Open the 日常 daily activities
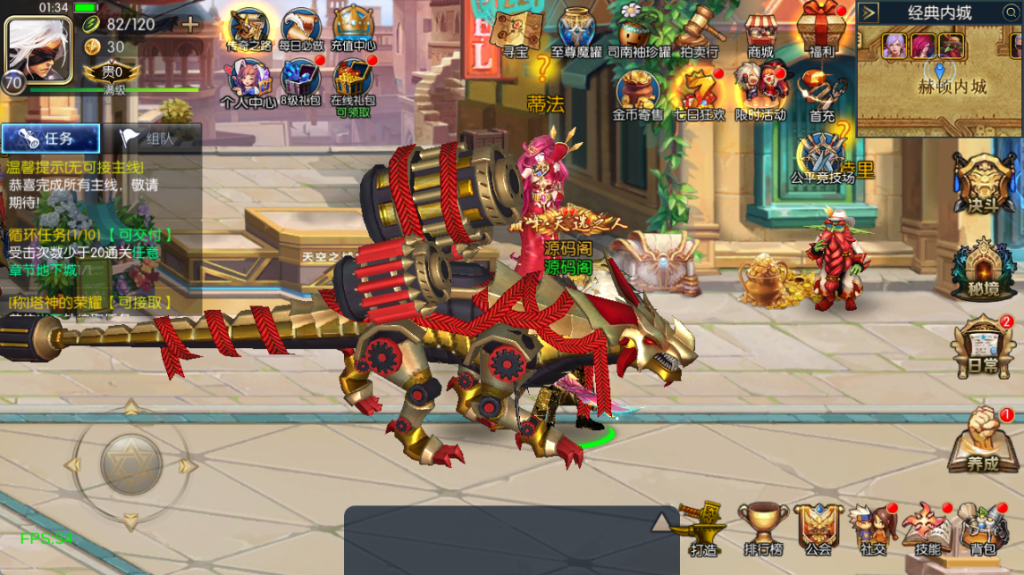This screenshot has height=575, width=1024. [x=984, y=347]
